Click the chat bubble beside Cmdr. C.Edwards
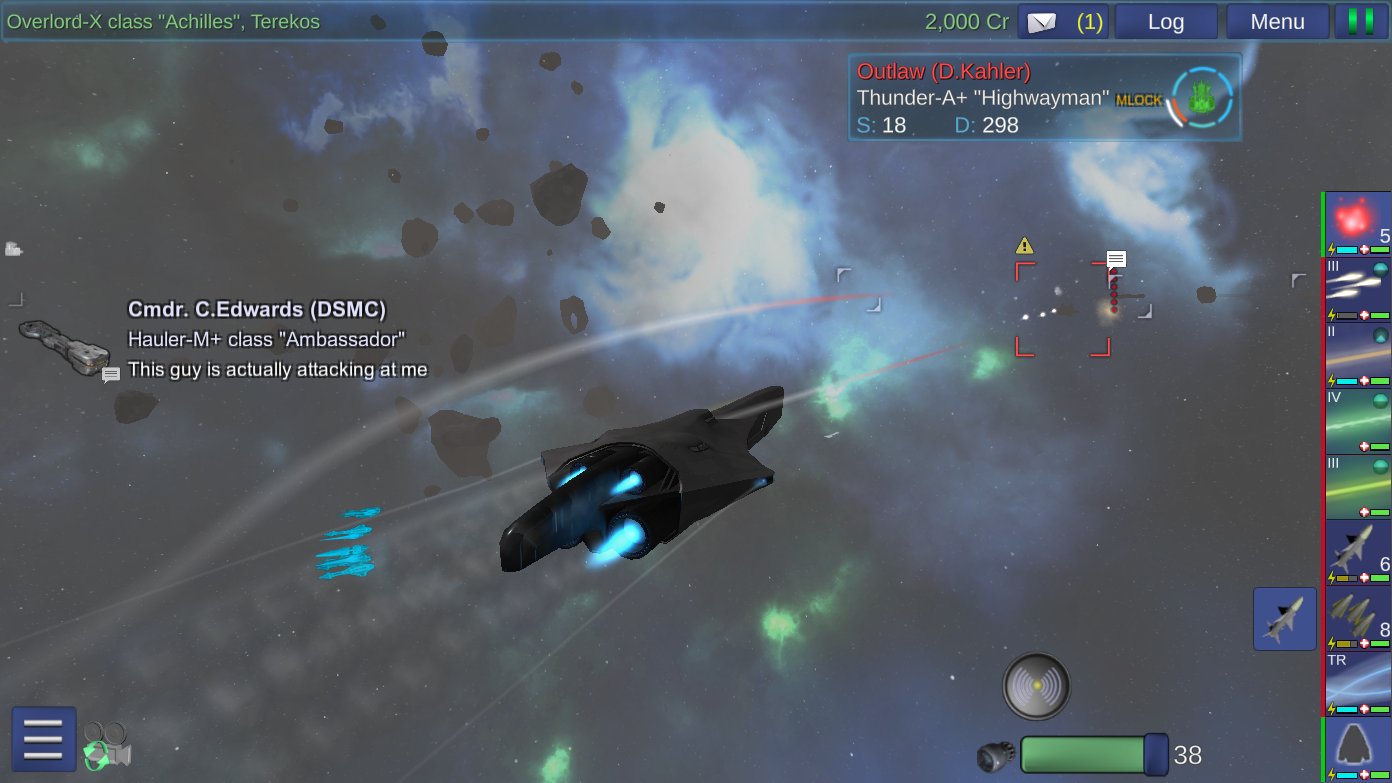This screenshot has height=783, width=1392. pyautogui.click(x=111, y=374)
